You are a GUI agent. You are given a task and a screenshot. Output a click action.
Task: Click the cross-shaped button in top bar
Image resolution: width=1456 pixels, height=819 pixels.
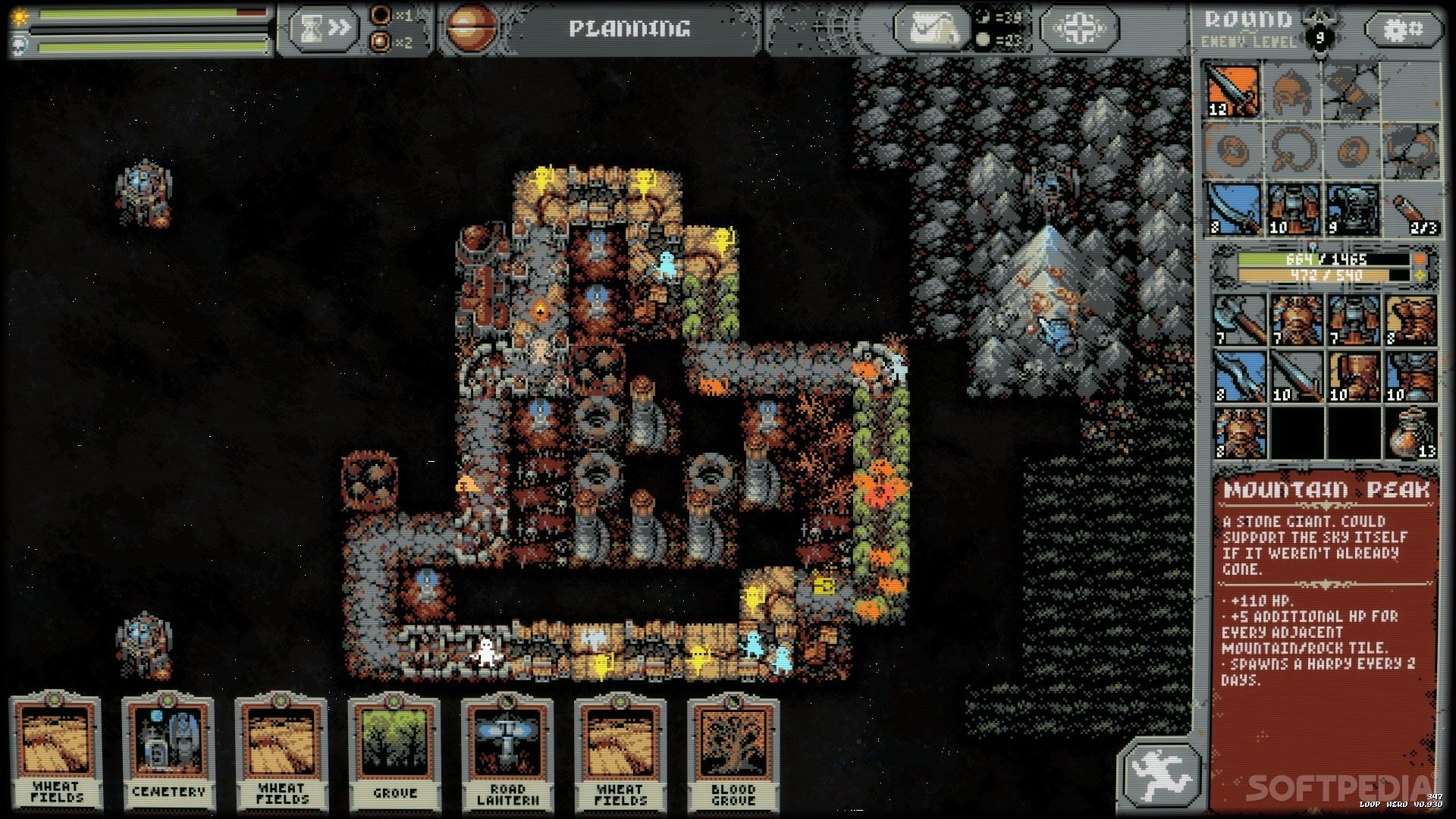(x=1078, y=29)
